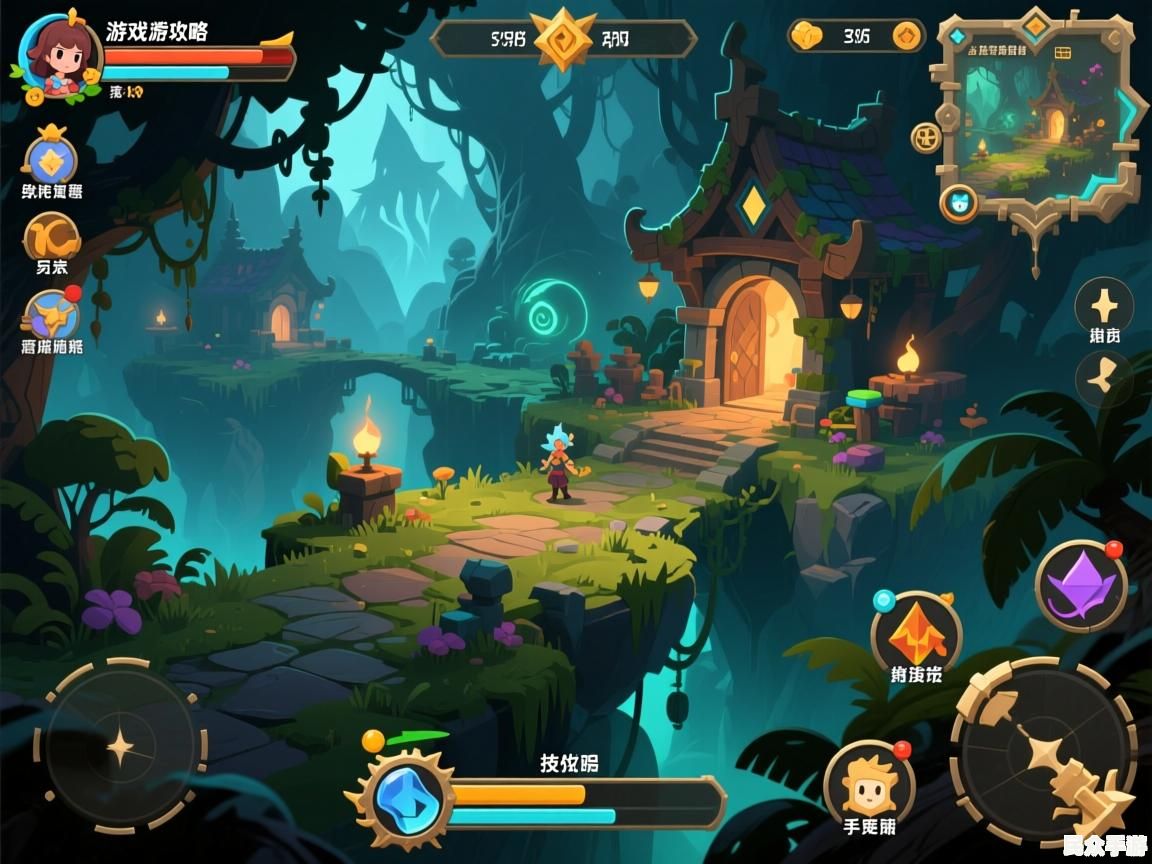Select the crowned blue gem icon

pyautogui.click(x=50, y=159)
